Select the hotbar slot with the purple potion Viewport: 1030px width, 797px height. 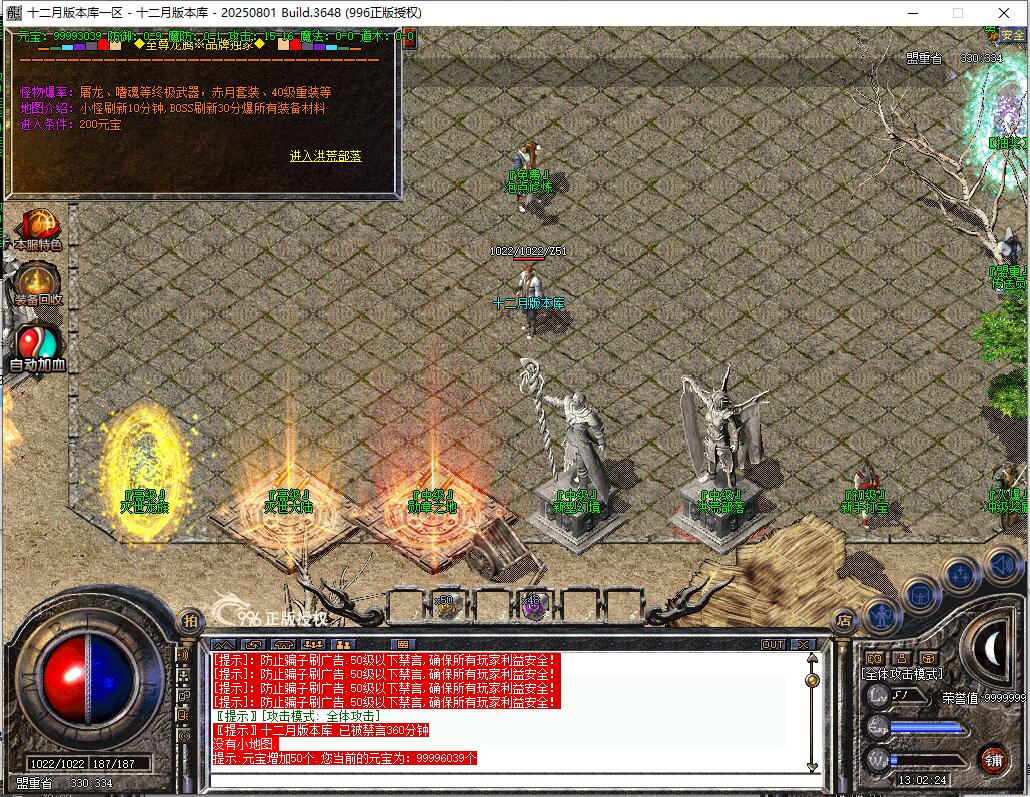(533, 605)
